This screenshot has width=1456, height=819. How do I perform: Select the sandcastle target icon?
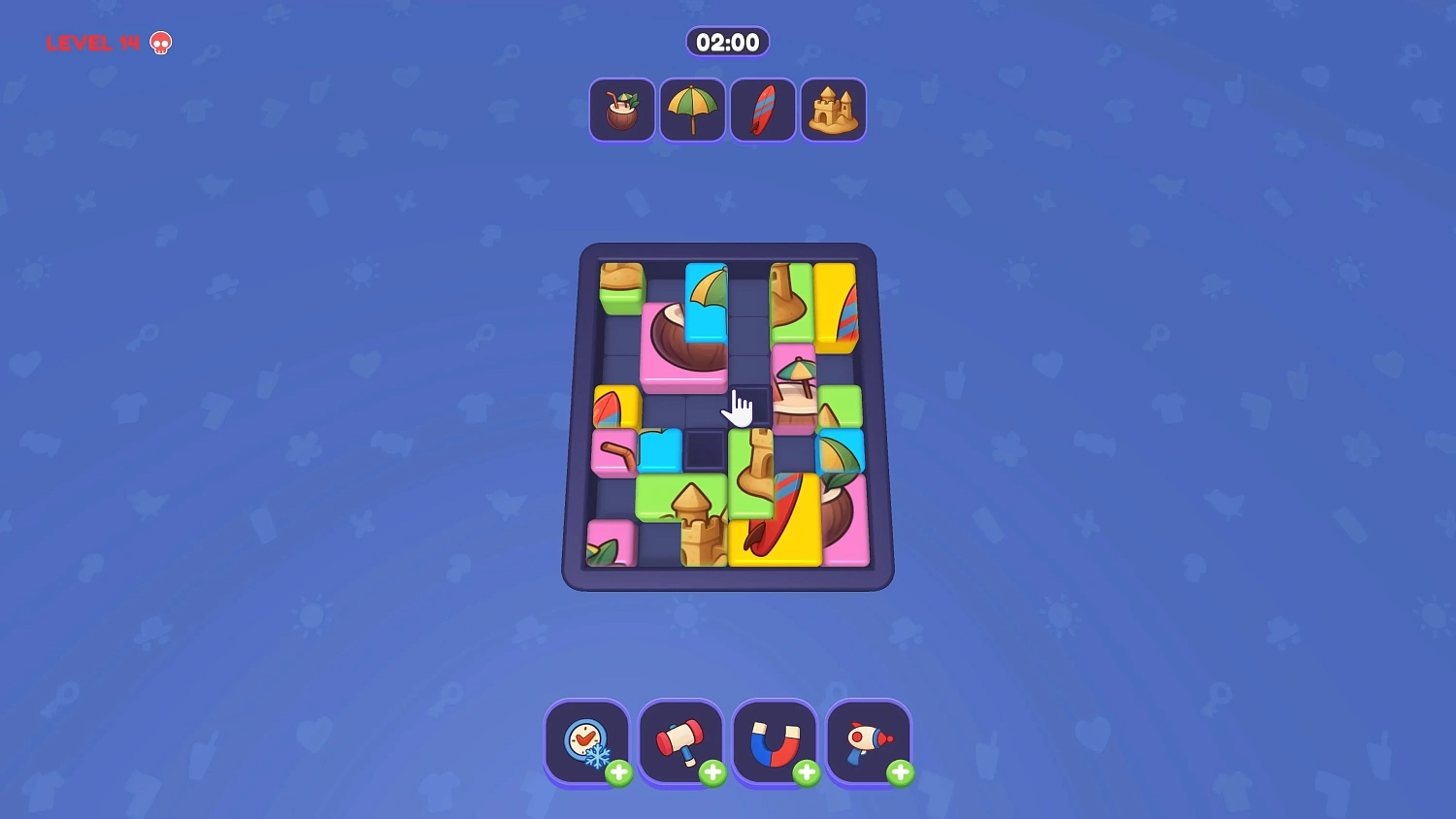833,109
